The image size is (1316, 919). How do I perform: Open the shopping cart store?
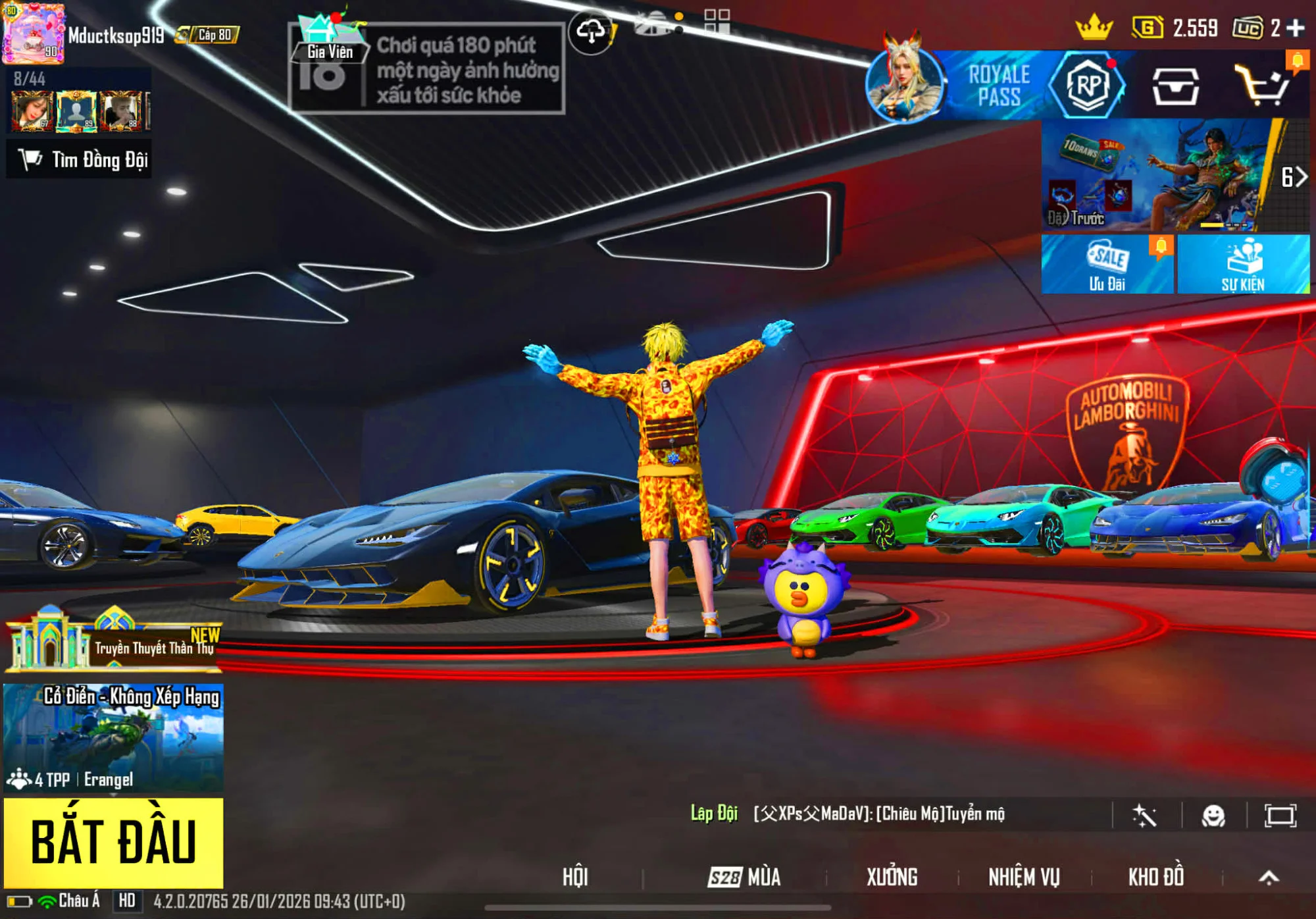pyautogui.click(x=1262, y=86)
